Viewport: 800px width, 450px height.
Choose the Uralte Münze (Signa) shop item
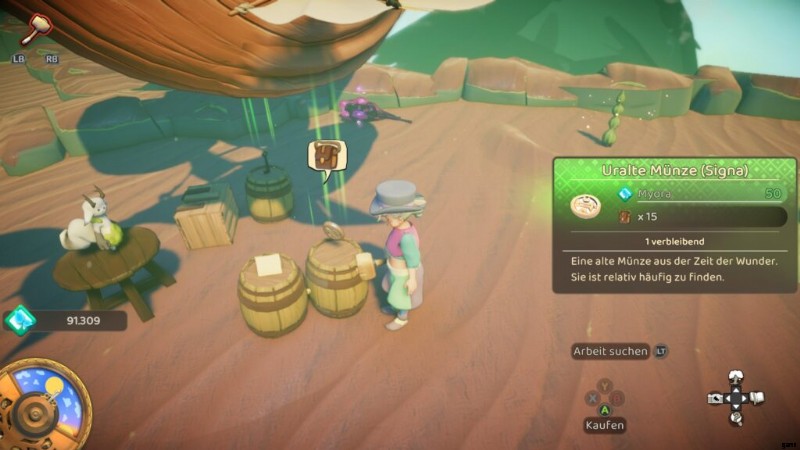674,170
